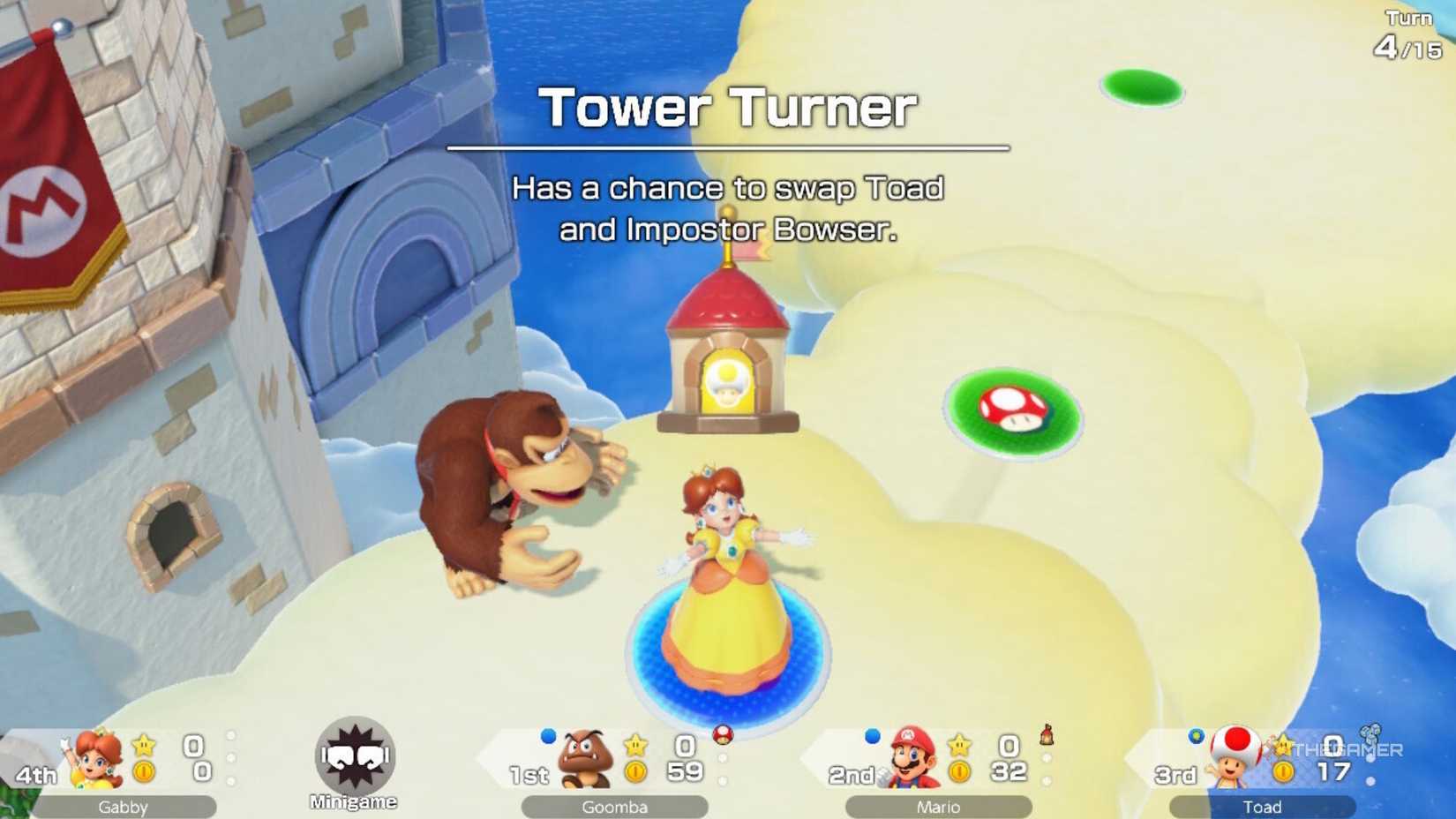This screenshot has height=819, width=1456.
Task: Select the Gabby name tab
Action: (x=124, y=806)
